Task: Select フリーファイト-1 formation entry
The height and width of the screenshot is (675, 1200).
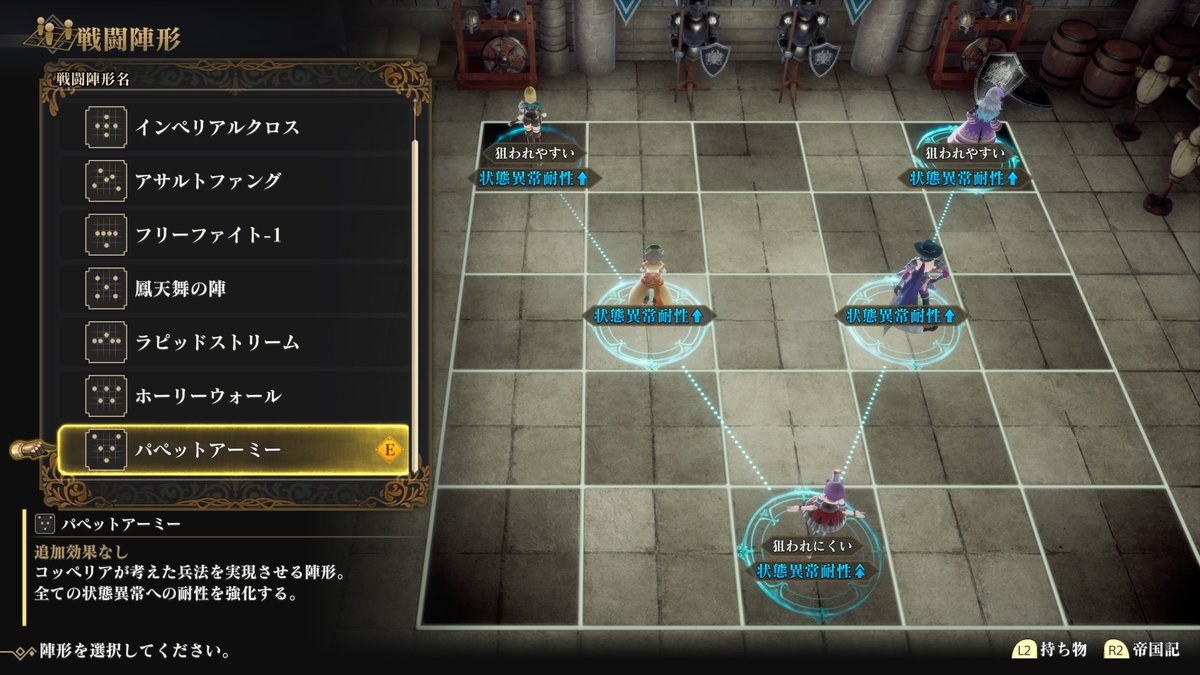Action: click(233, 235)
